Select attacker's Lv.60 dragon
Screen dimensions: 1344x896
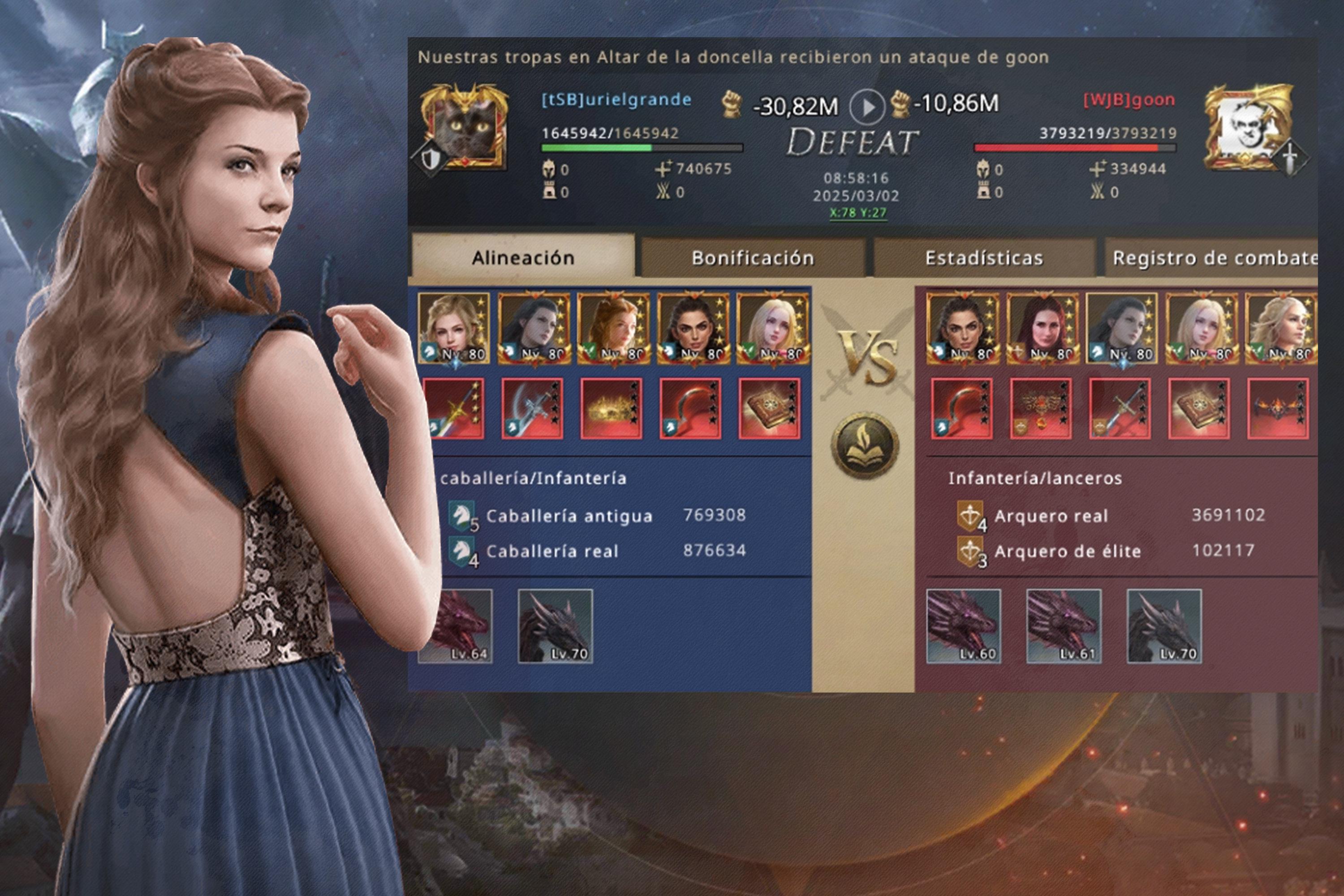tap(964, 626)
